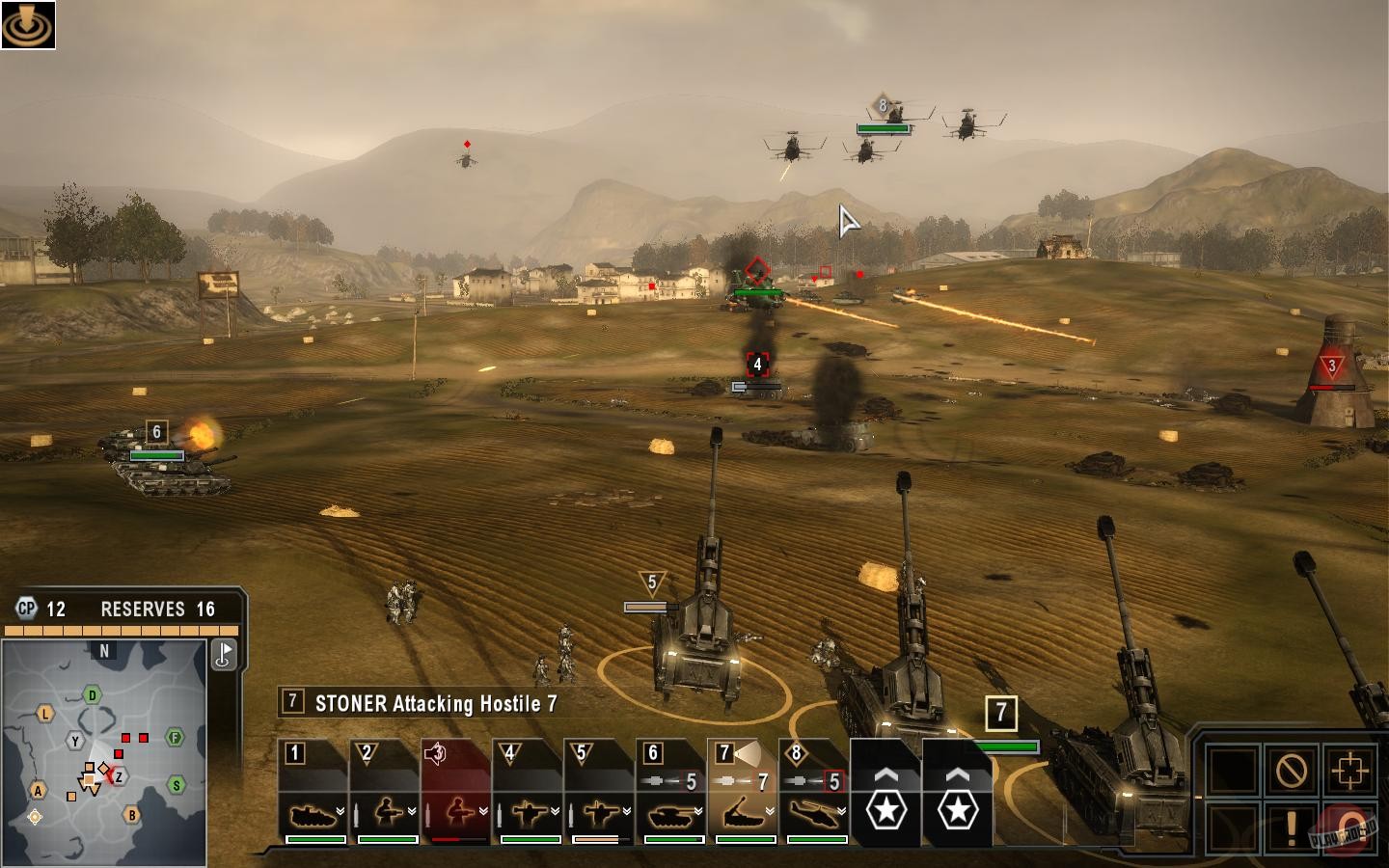Viewport: 1389px width, 868px height.
Task: Open unit 6's chevron dropdown
Action: point(697,813)
